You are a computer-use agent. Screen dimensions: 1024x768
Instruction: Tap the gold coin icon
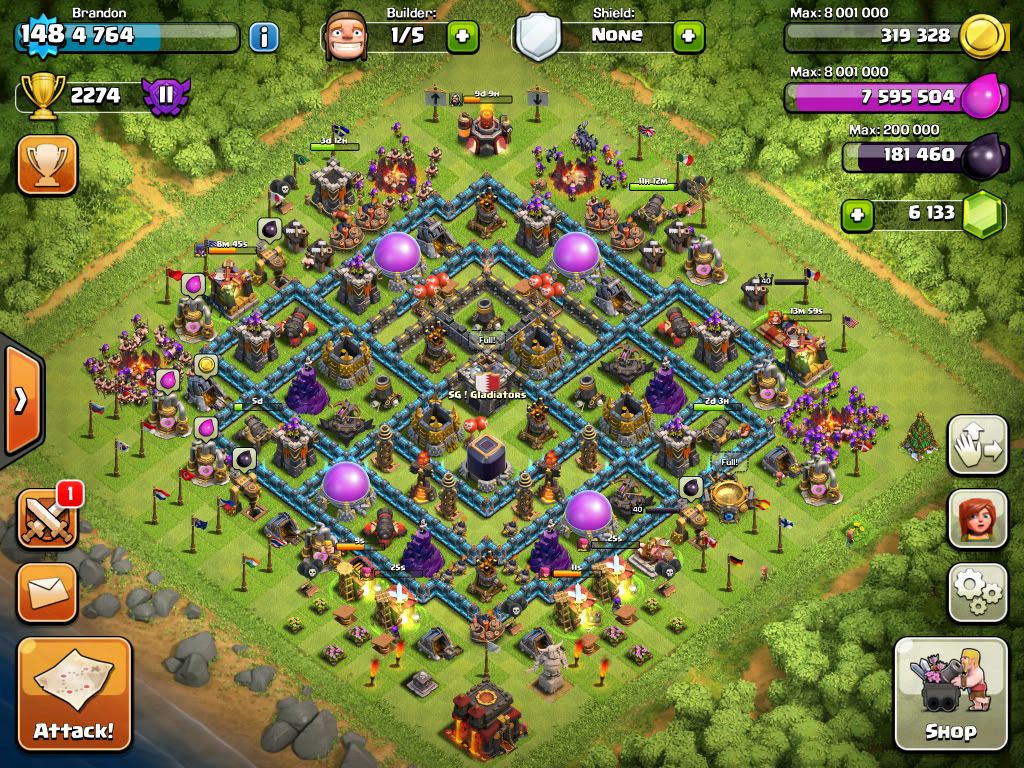pyautogui.click(x=981, y=37)
